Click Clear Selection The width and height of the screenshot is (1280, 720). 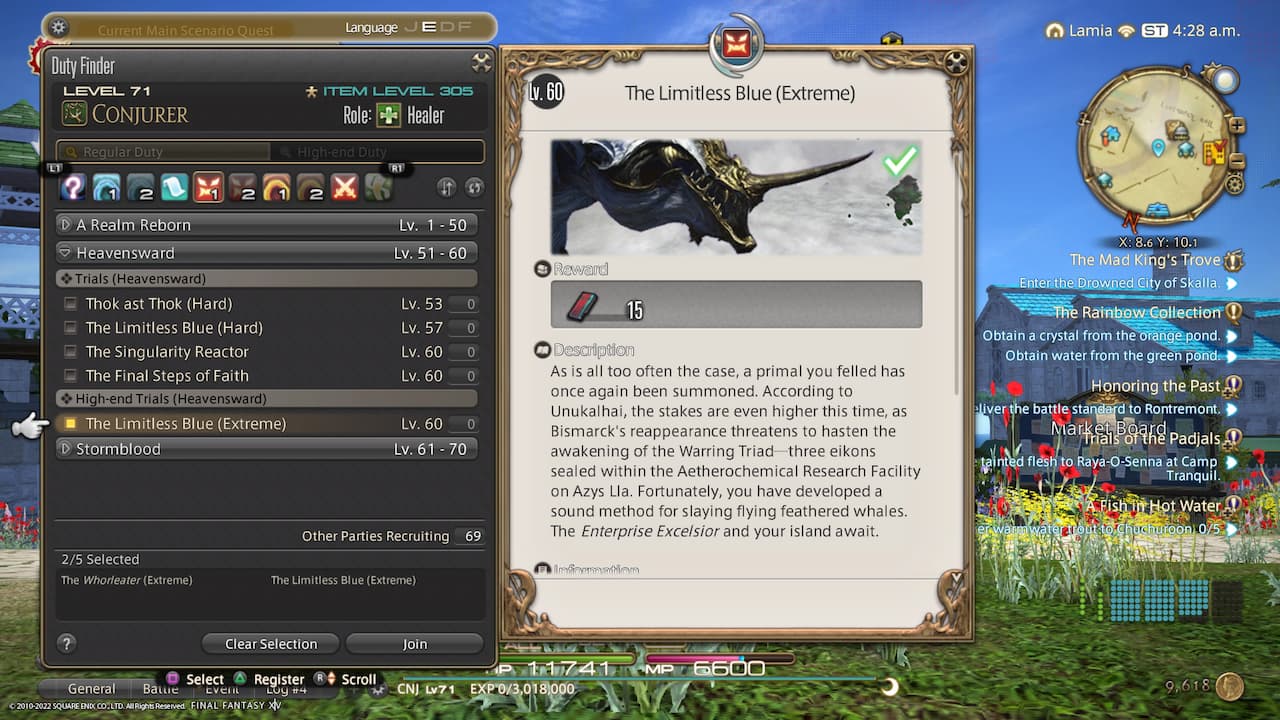[270, 643]
